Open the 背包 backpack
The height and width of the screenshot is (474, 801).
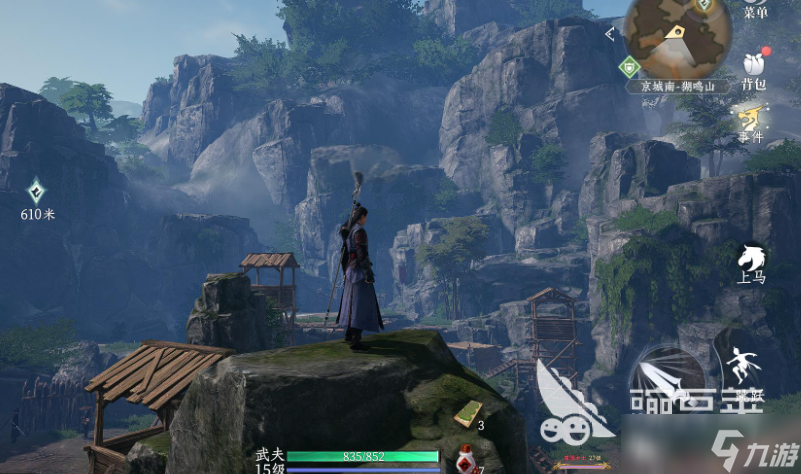(754, 66)
